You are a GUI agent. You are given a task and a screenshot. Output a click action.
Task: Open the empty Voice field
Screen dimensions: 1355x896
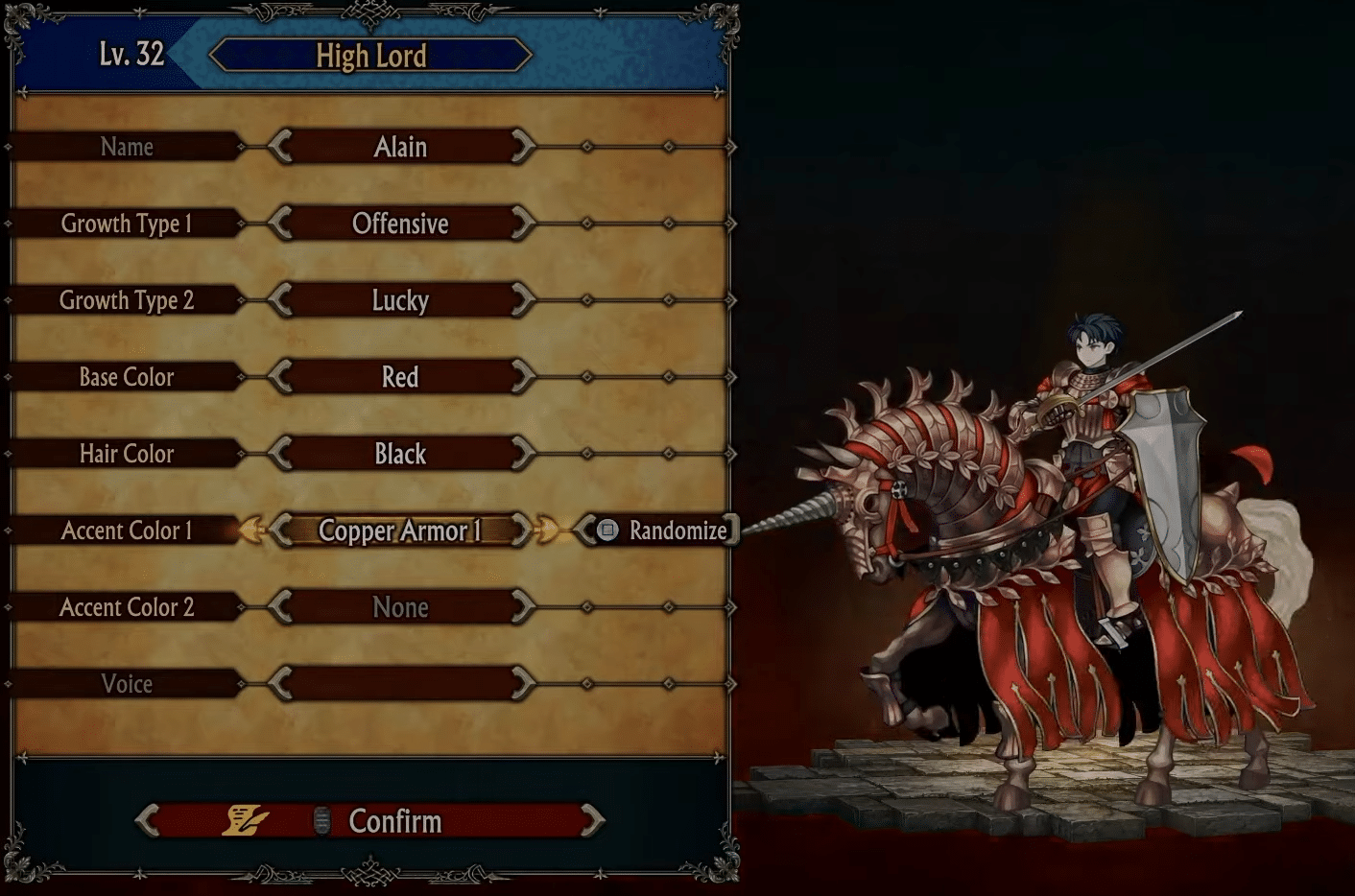click(400, 684)
